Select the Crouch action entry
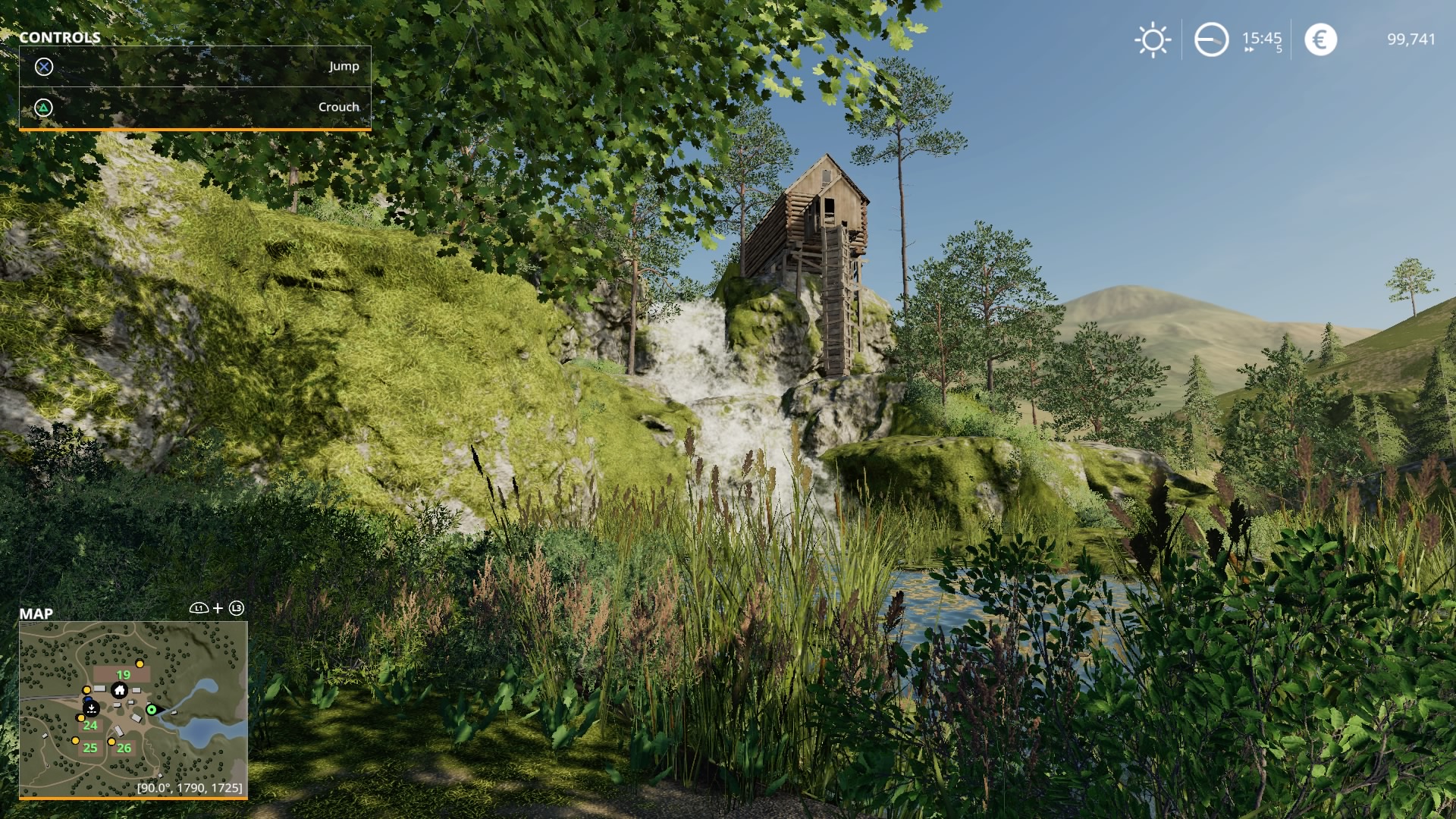This screenshot has height=819, width=1456. click(339, 107)
